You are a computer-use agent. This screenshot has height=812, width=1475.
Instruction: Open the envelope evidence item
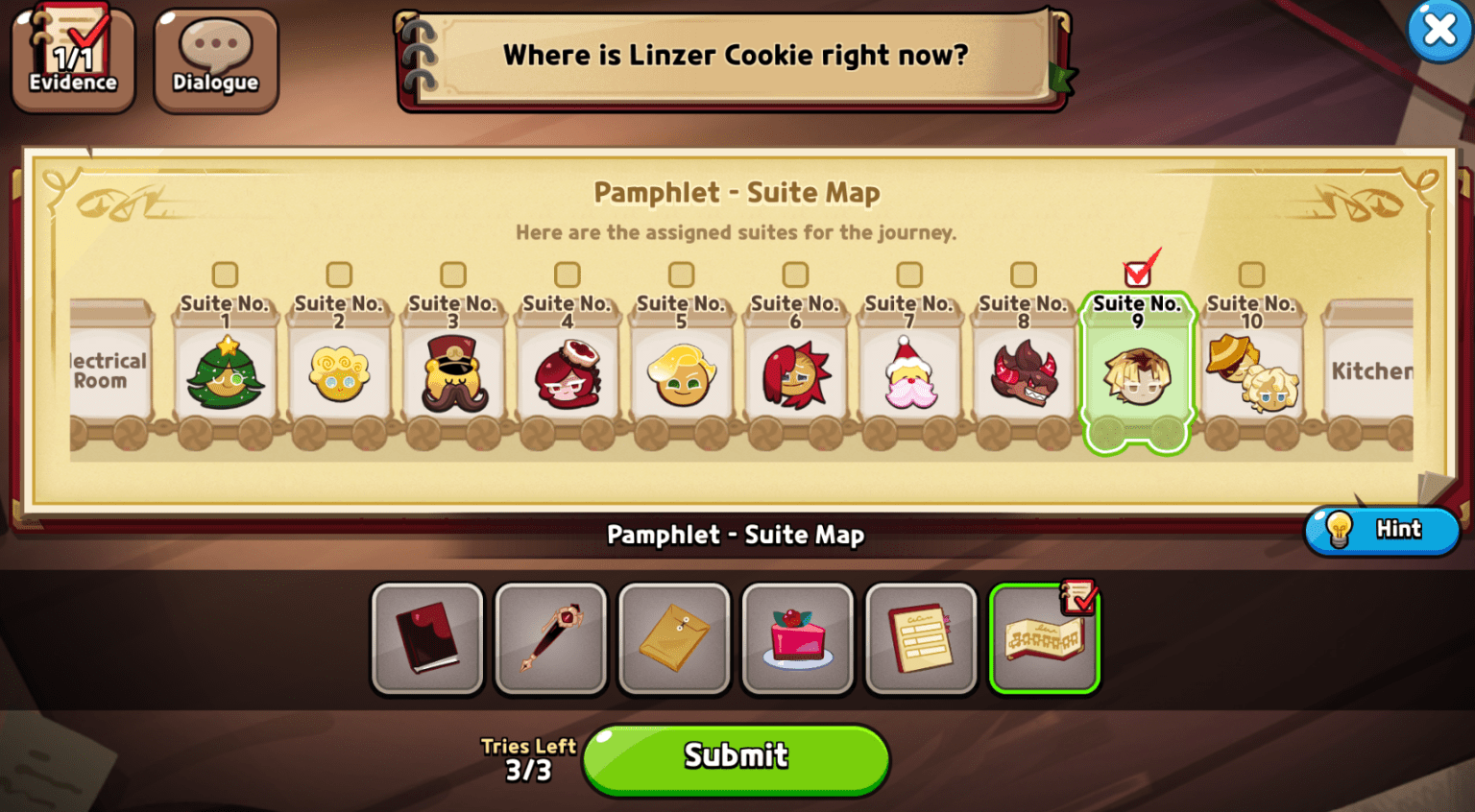point(674,638)
